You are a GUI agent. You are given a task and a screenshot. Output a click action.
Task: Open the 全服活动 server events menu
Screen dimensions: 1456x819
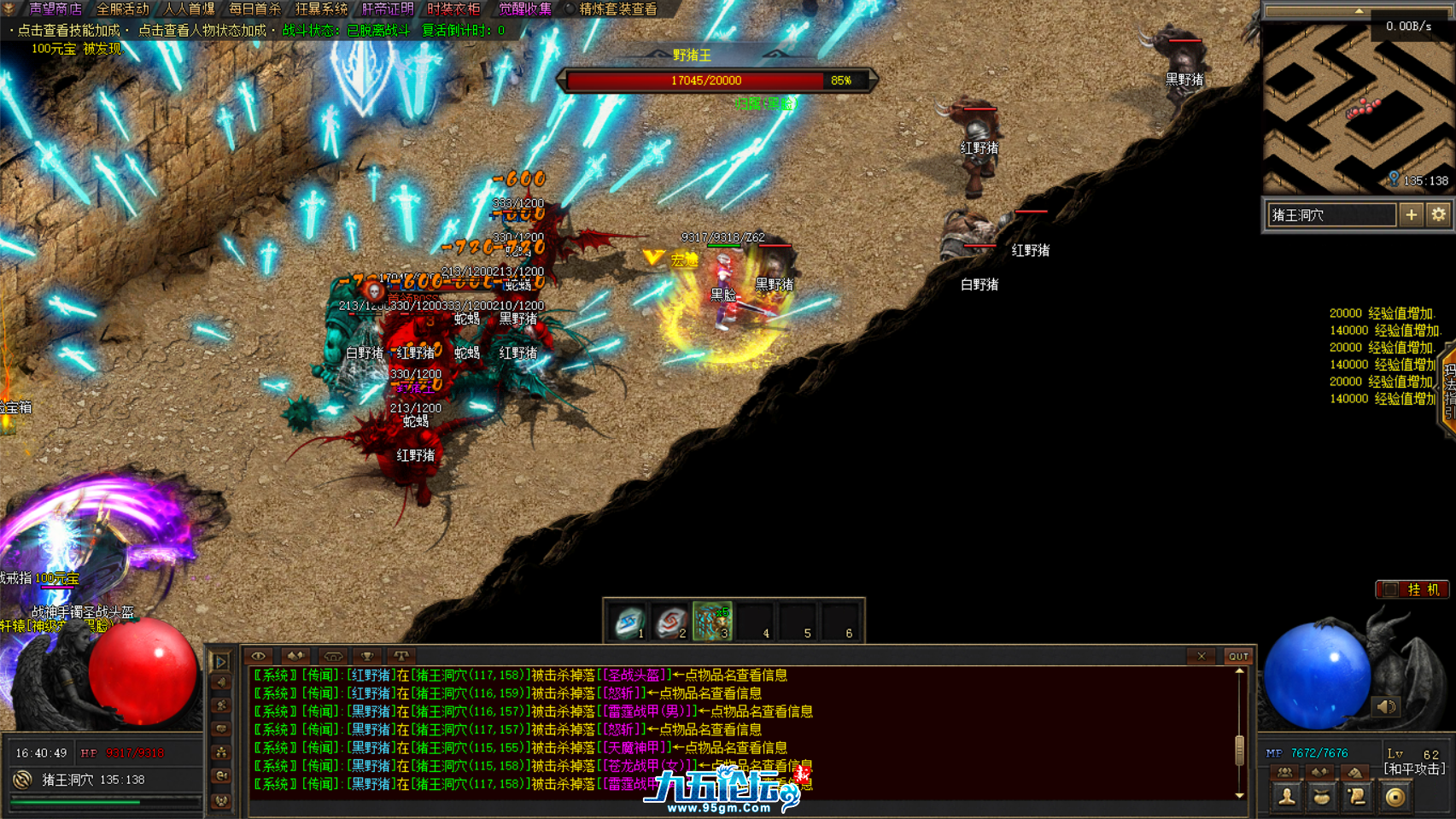(122, 9)
